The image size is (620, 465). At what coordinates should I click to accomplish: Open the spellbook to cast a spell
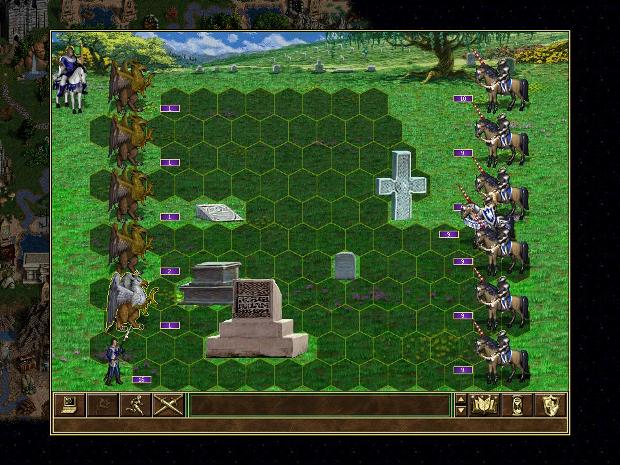coord(485,405)
